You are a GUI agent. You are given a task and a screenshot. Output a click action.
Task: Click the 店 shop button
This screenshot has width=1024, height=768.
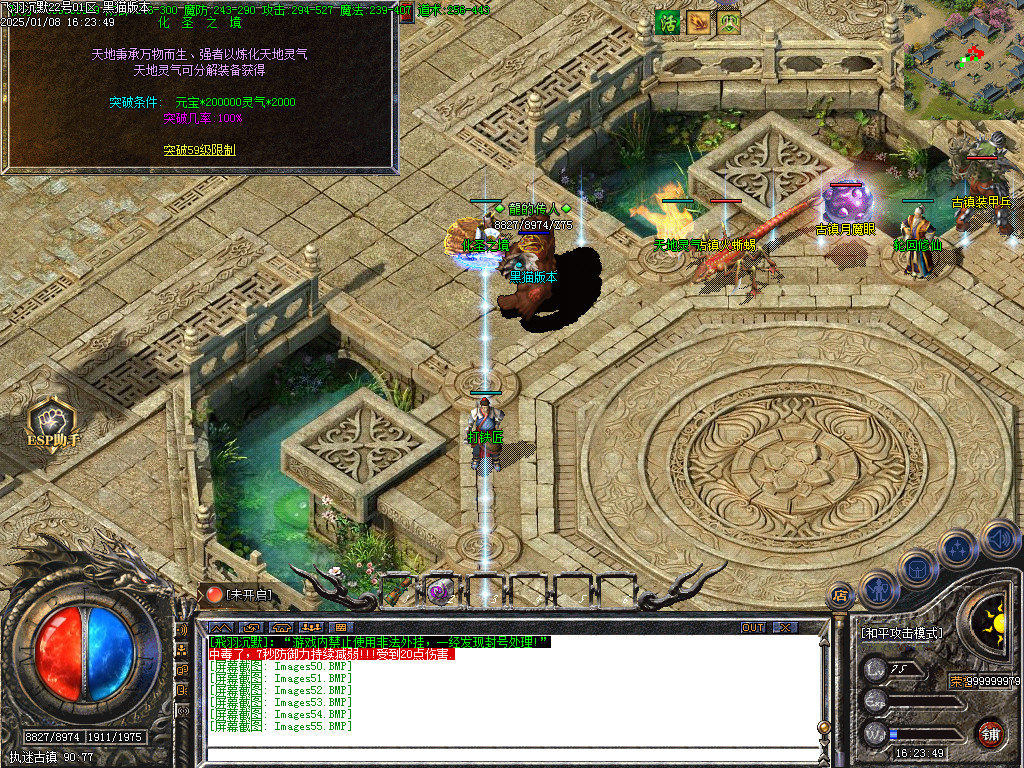click(x=840, y=598)
